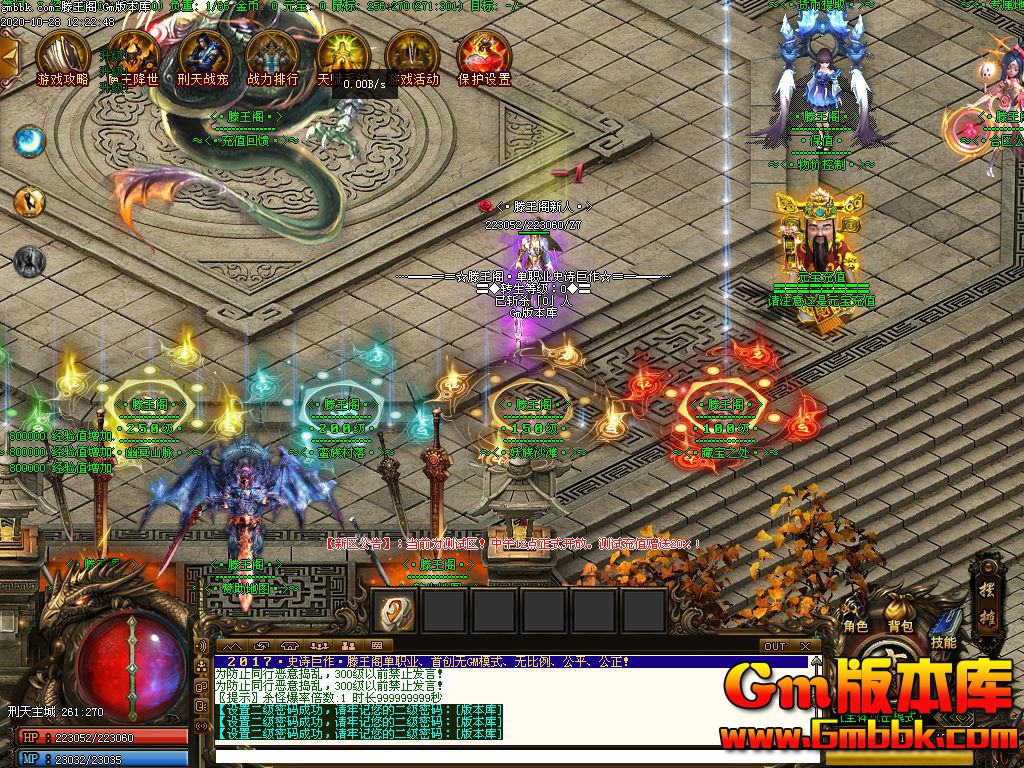The width and height of the screenshot is (1024, 768).
Task: Use the item in the first hotbar slot
Action: (x=397, y=609)
